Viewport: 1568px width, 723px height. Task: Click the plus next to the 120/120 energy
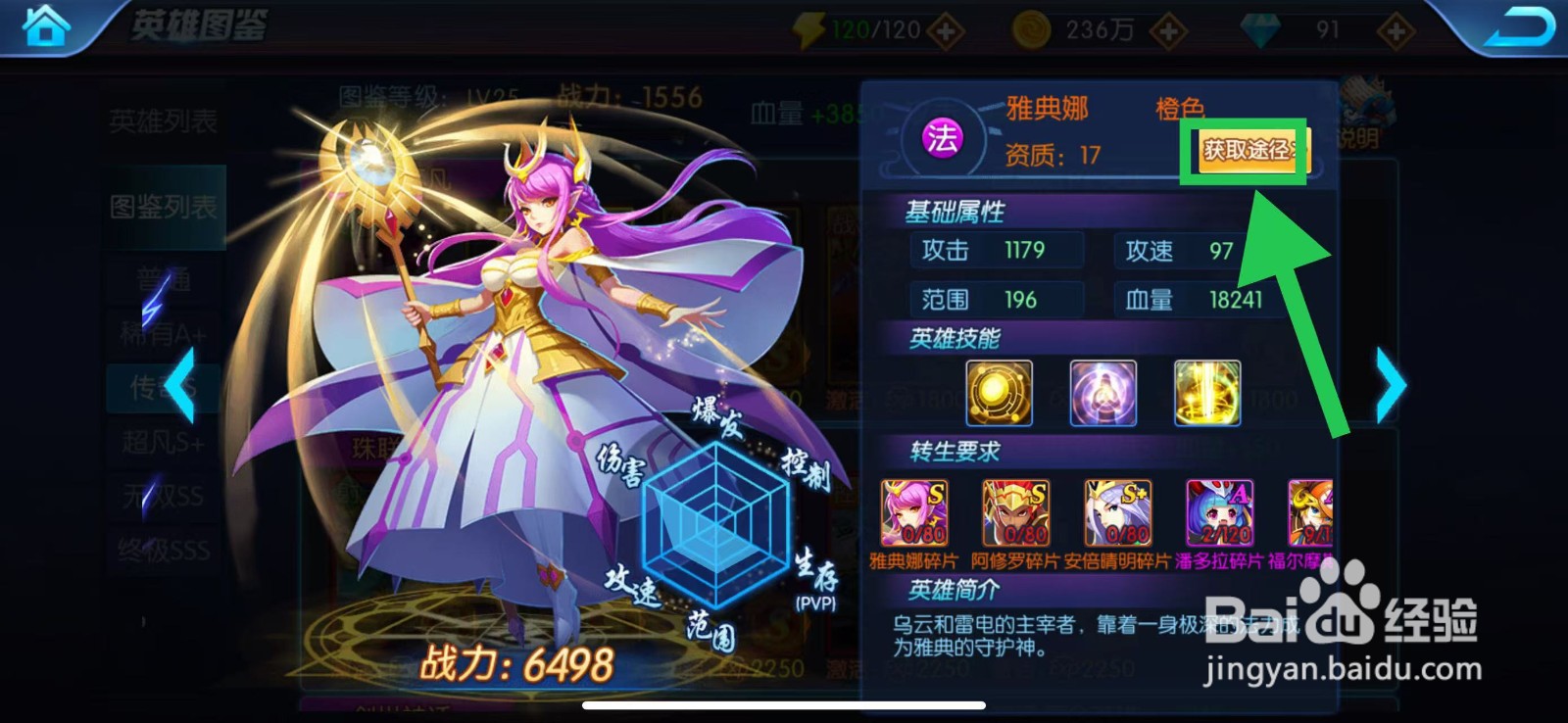tap(943, 28)
